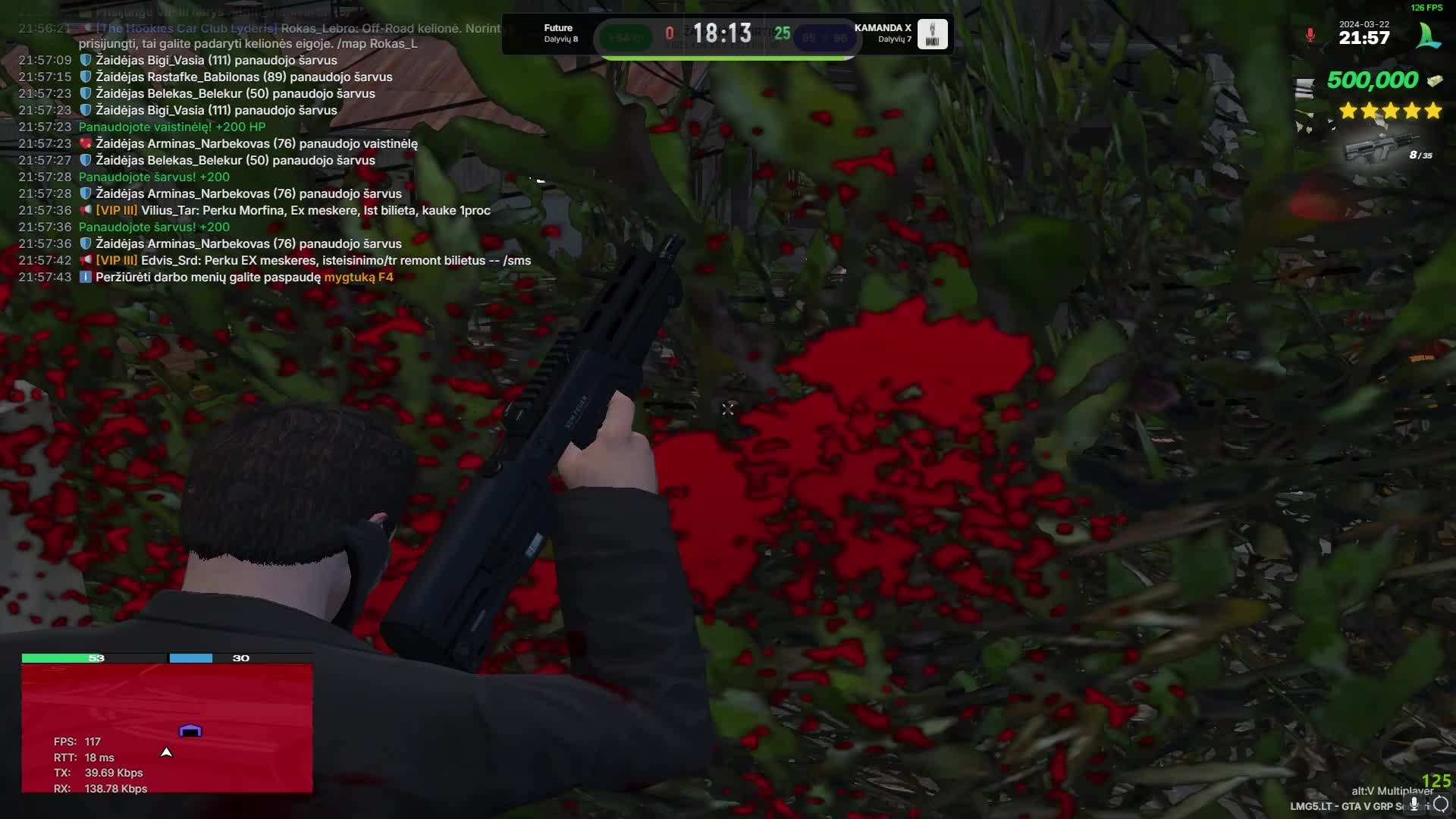Click the purple garage marker on minimap
The image size is (1456, 819).
190,731
